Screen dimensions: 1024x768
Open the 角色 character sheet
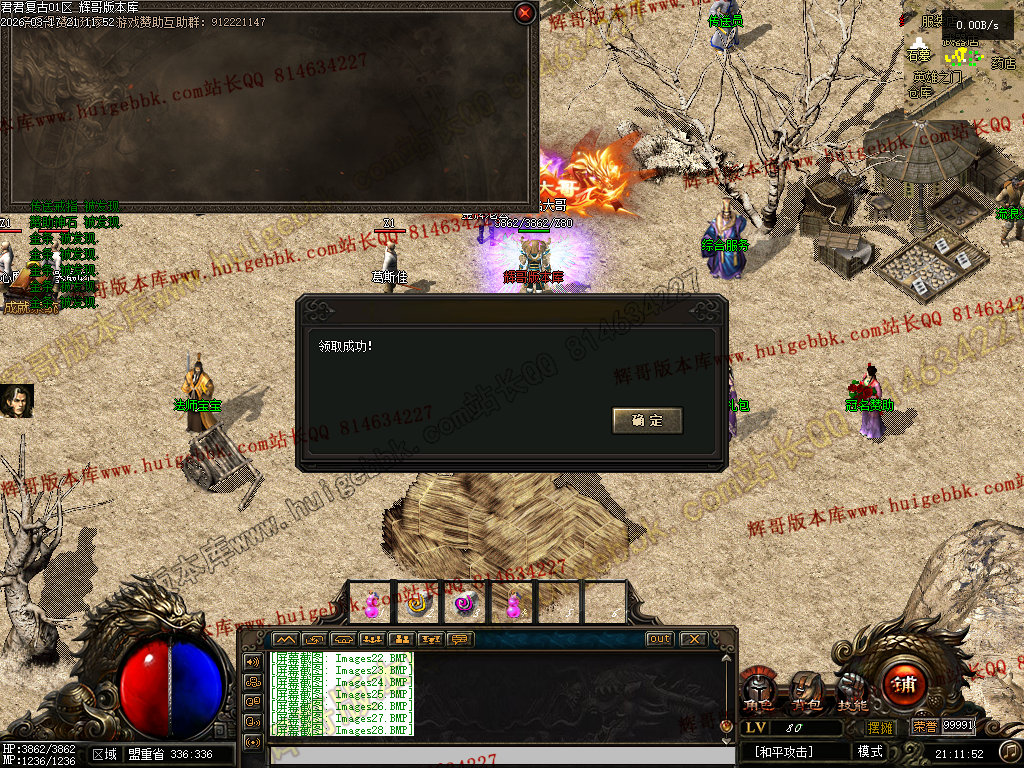[x=759, y=692]
